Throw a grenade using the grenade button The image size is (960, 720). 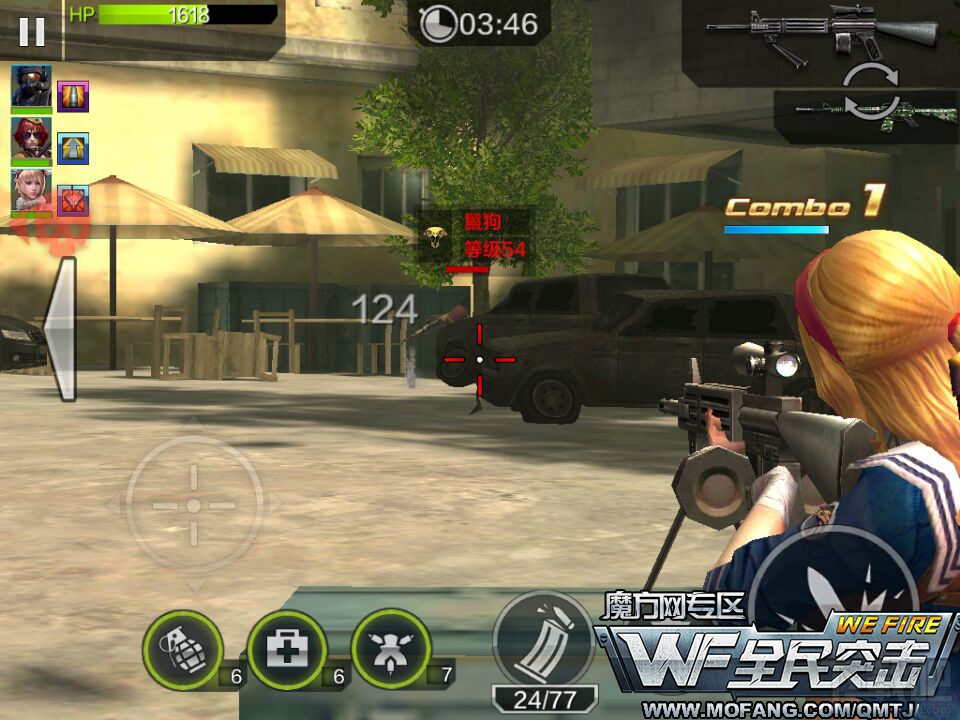pyautogui.click(x=182, y=650)
